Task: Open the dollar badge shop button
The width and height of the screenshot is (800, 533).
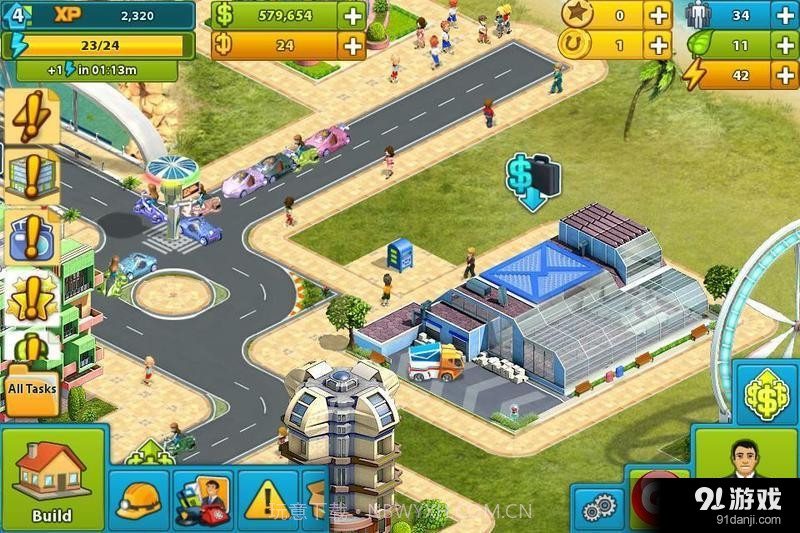Action: (767, 397)
